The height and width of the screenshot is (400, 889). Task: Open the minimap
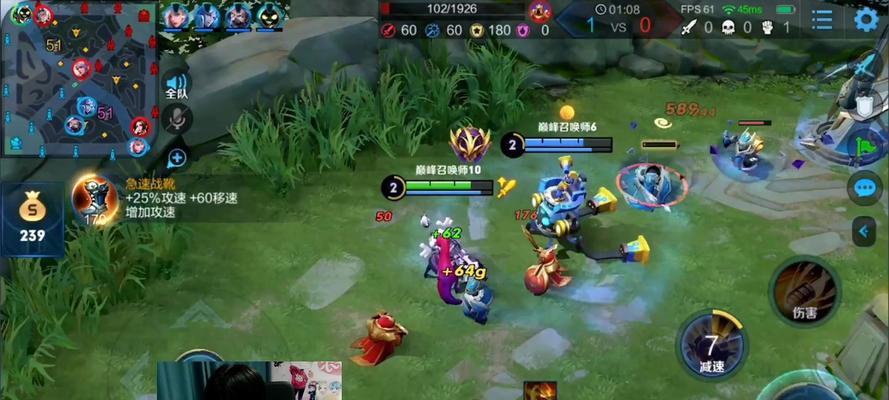pos(80,78)
